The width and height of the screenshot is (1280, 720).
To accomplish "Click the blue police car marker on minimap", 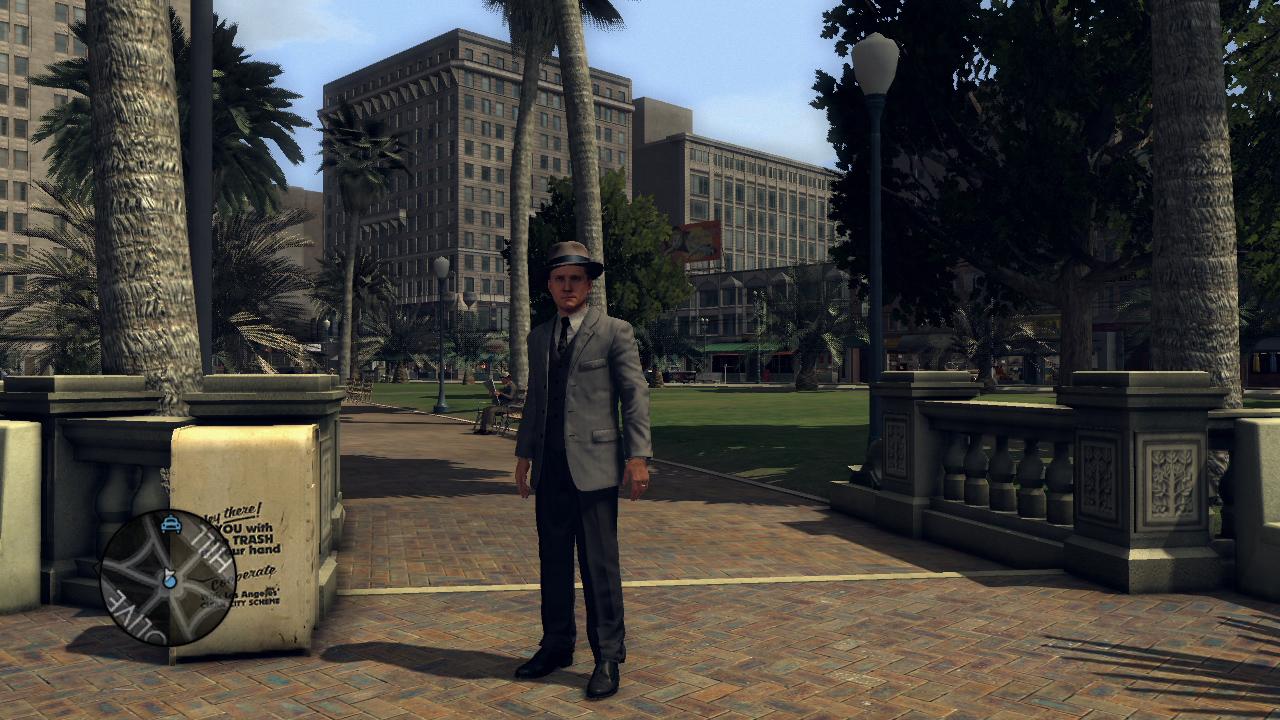I will (x=171, y=523).
